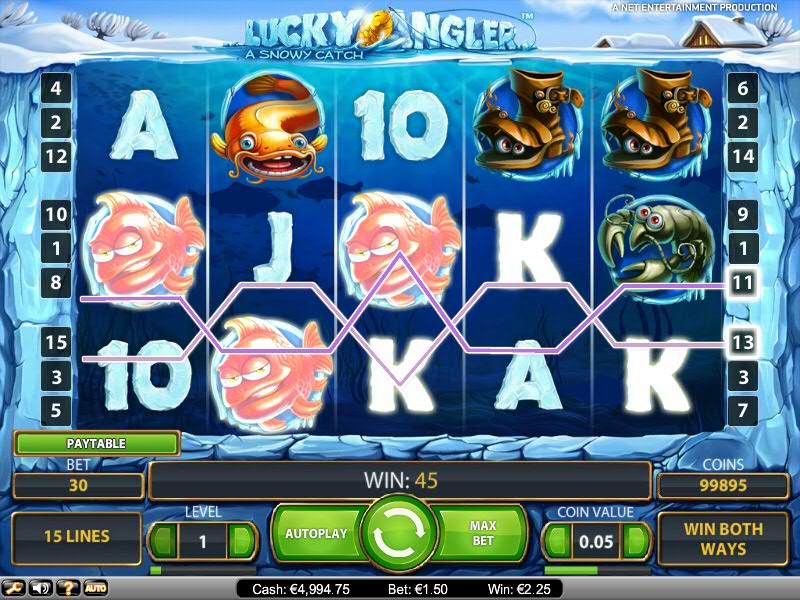Screen dimensions: 800x600
Task: Start Autoplay
Action: point(316,533)
